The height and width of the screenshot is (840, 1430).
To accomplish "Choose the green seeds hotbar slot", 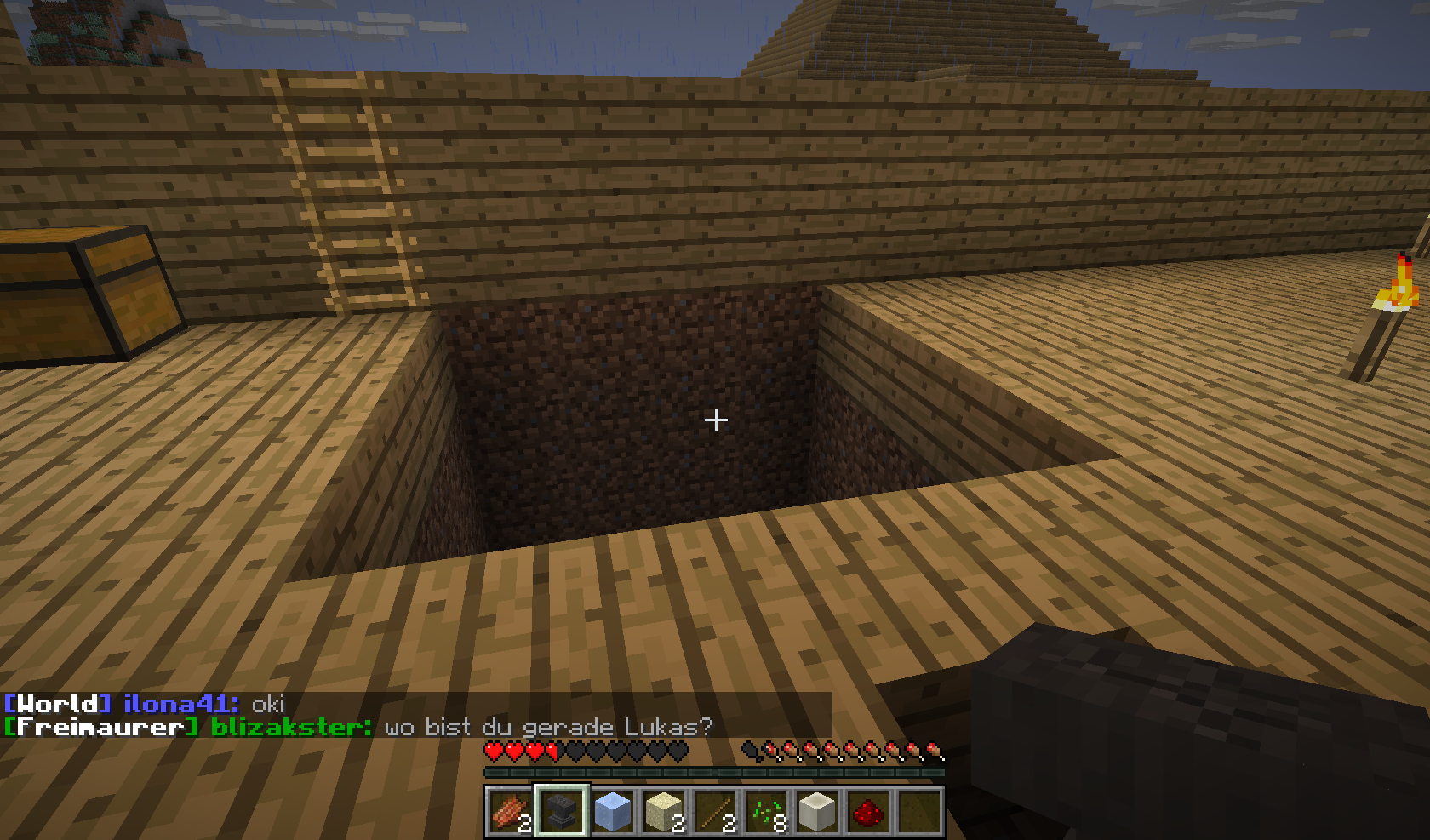I will coord(765,811).
